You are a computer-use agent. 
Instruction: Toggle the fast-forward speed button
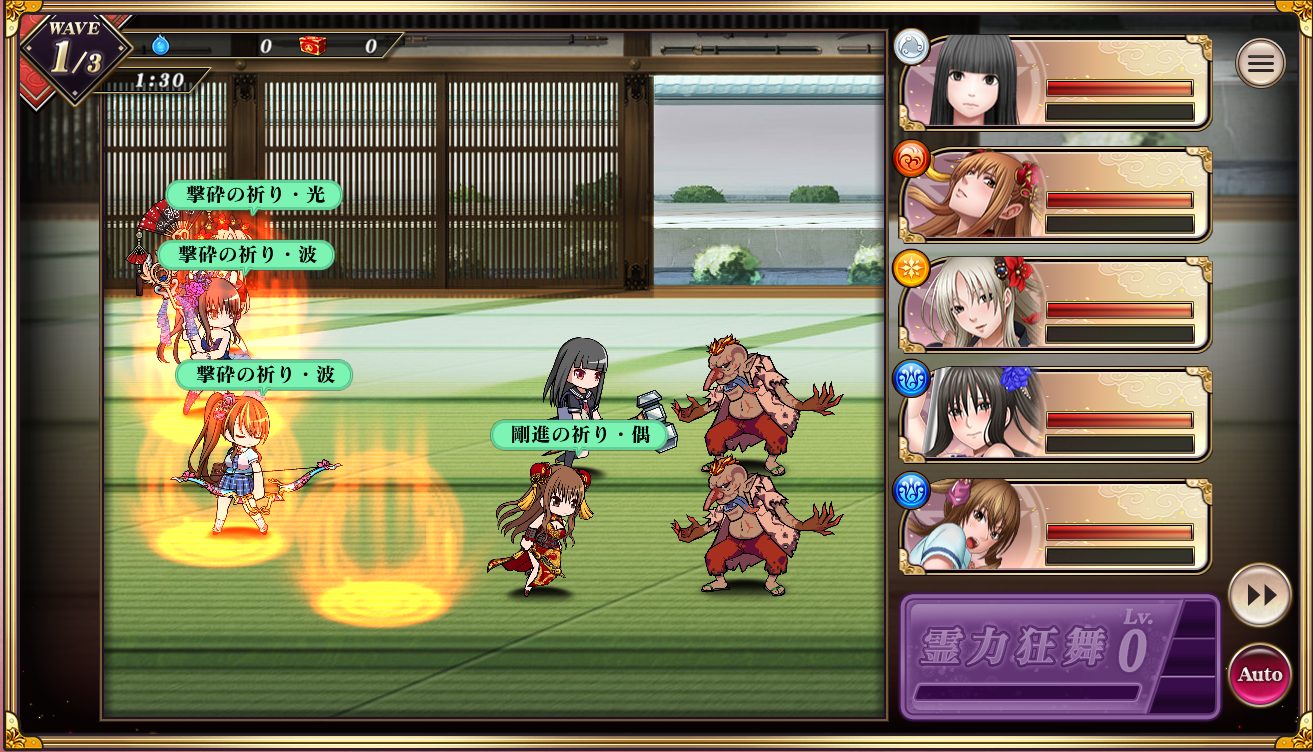point(1259,593)
